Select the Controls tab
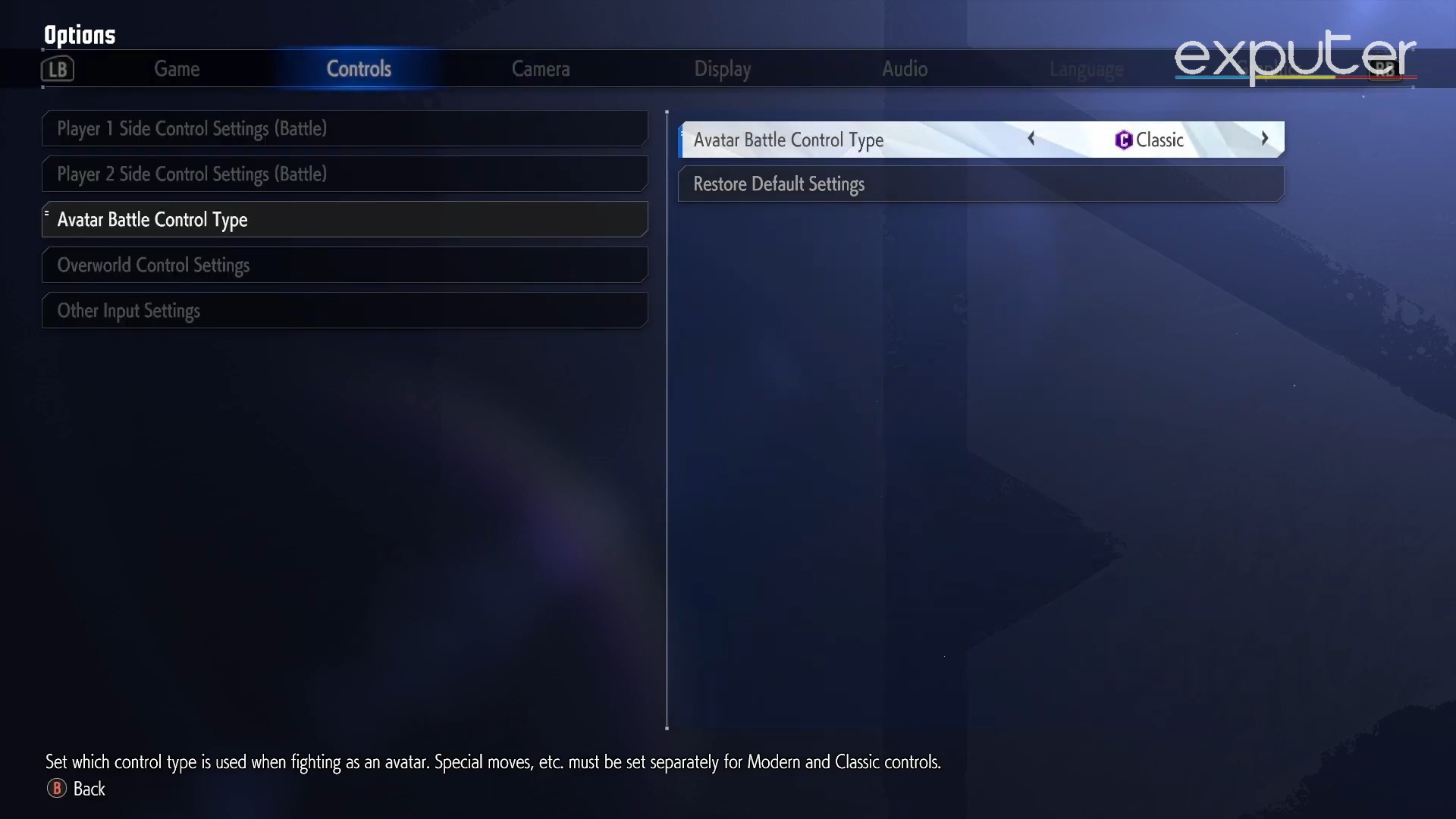Image resolution: width=1456 pixels, height=819 pixels. [x=359, y=68]
